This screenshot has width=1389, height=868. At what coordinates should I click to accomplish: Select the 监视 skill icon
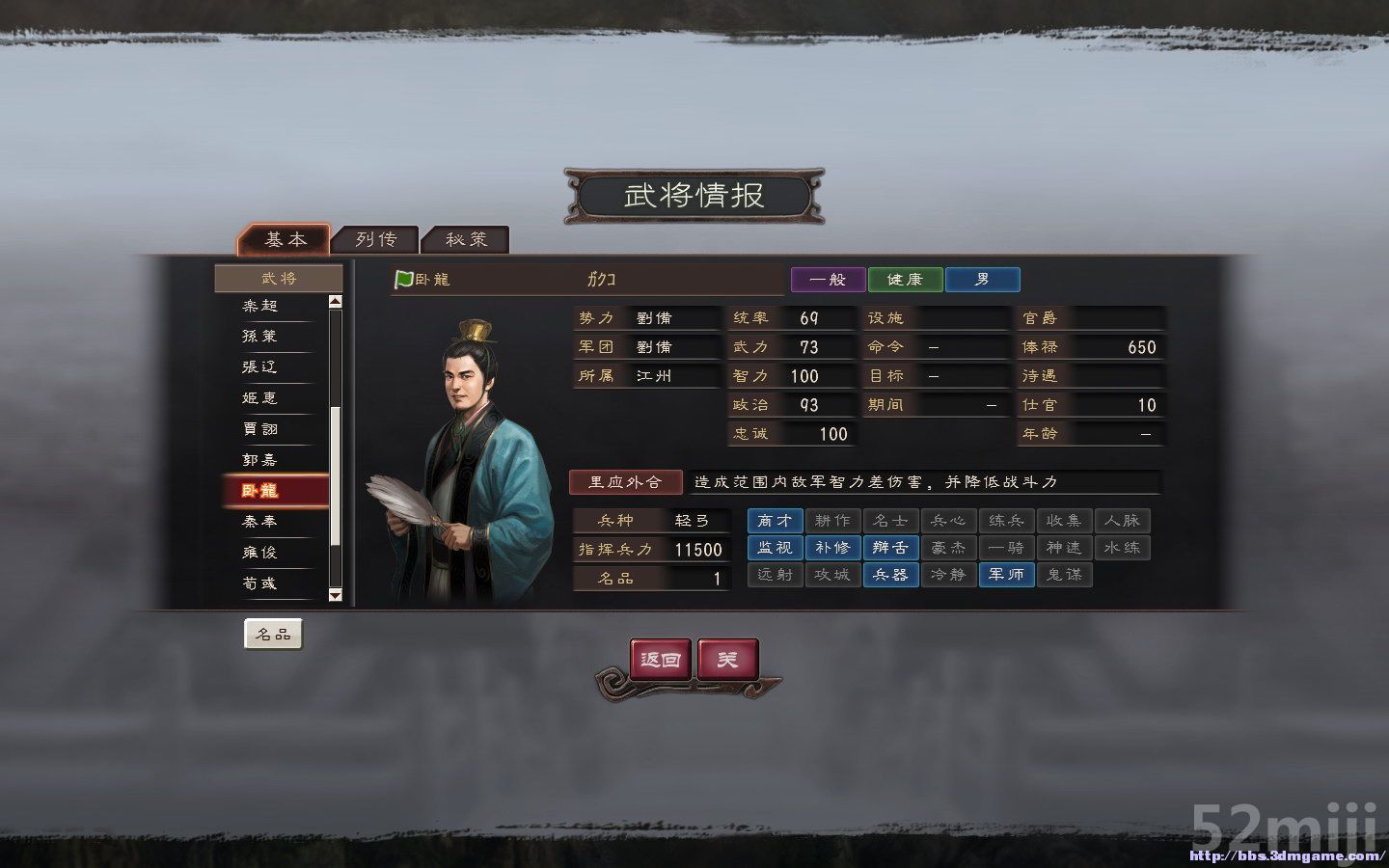[x=775, y=548]
